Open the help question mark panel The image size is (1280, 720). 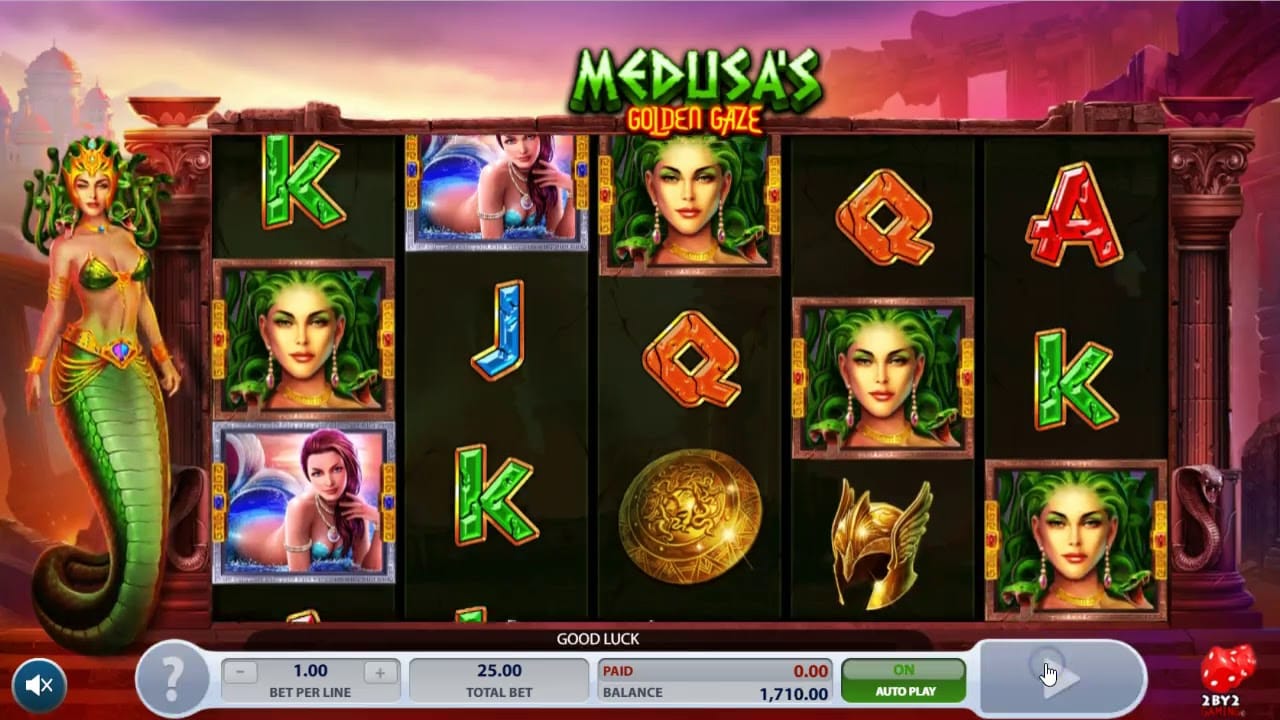pyautogui.click(x=173, y=681)
